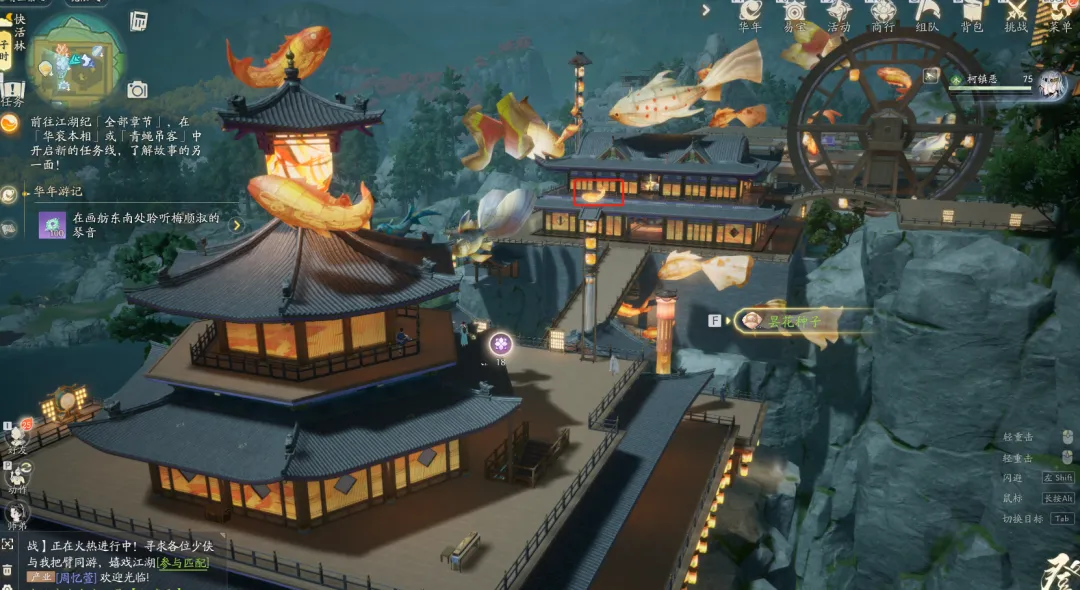Image resolution: width=1080 pixels, height=590 pixels.
Task: Open the 菜单 main menu
Action: pyautogui.click(x=1060, y=13)
